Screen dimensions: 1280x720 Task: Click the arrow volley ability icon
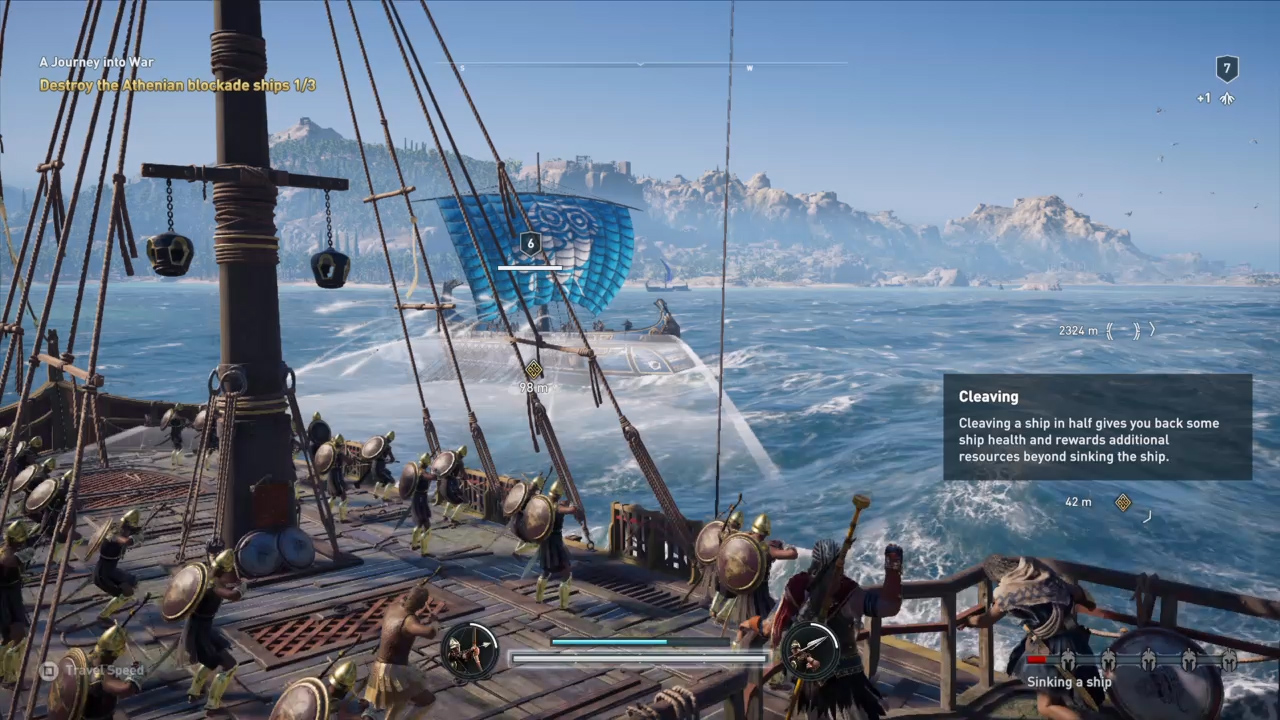471,651
